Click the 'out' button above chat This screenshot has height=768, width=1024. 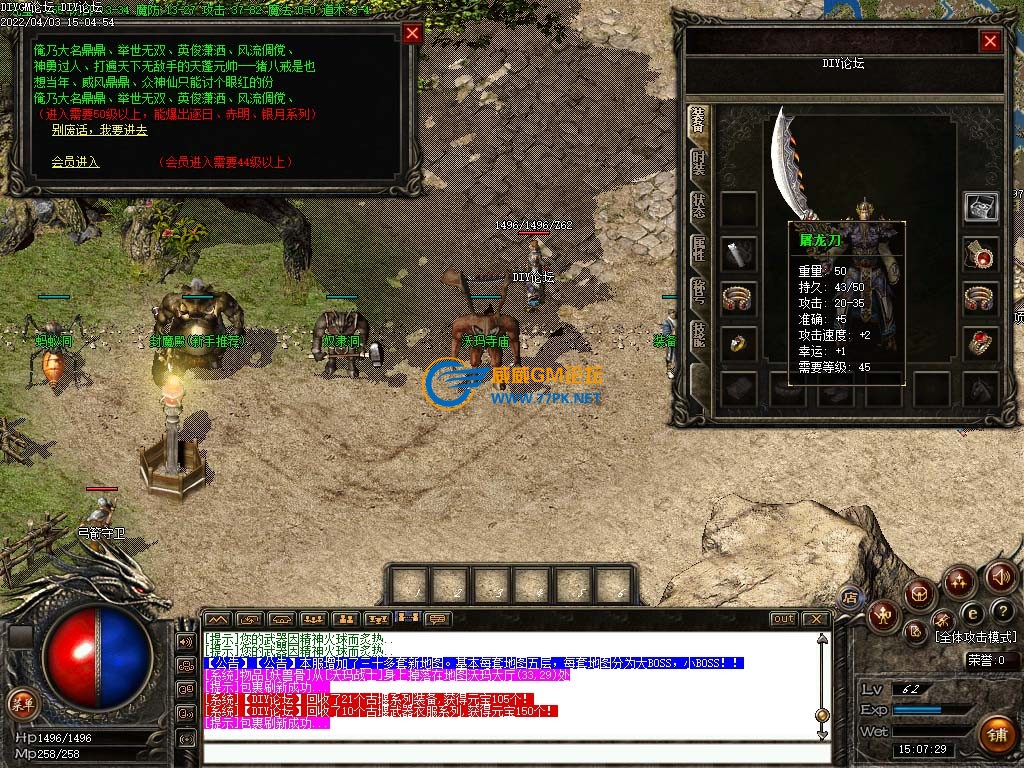[x=783, y=619]
